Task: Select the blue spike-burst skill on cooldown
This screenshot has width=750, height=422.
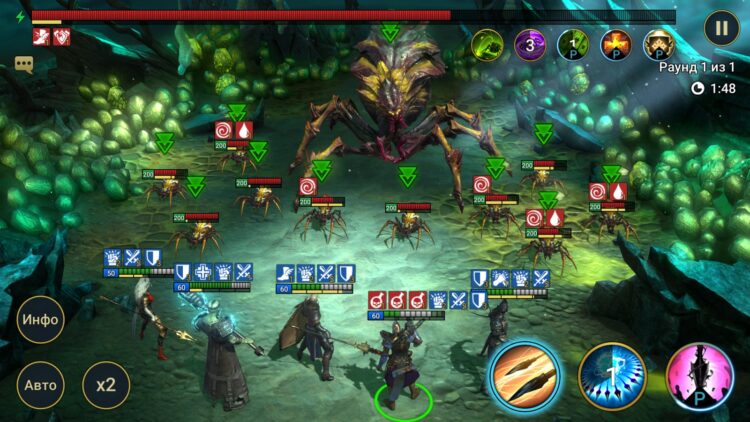Action: pos(612,376)
